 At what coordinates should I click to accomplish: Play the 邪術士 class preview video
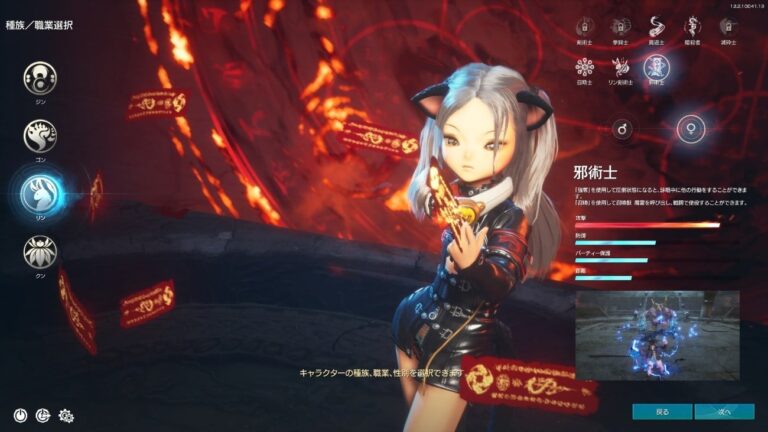(x=657, y=336)
